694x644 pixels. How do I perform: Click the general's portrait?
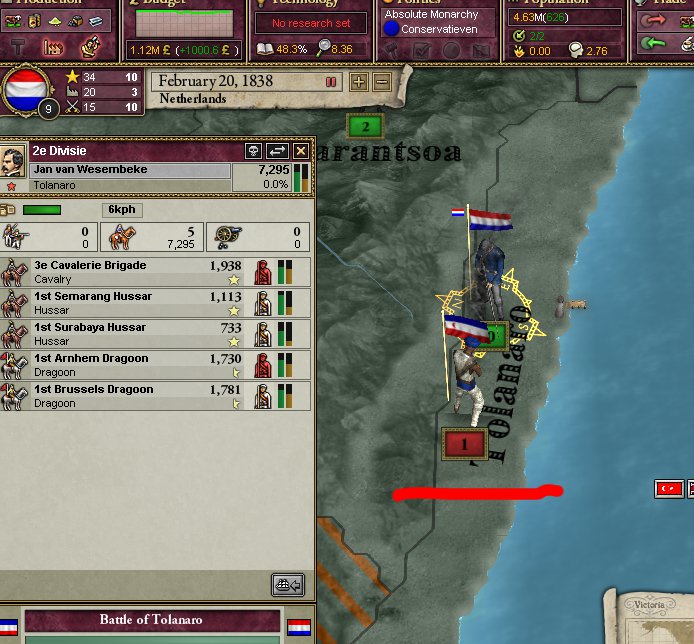[13, 158]
